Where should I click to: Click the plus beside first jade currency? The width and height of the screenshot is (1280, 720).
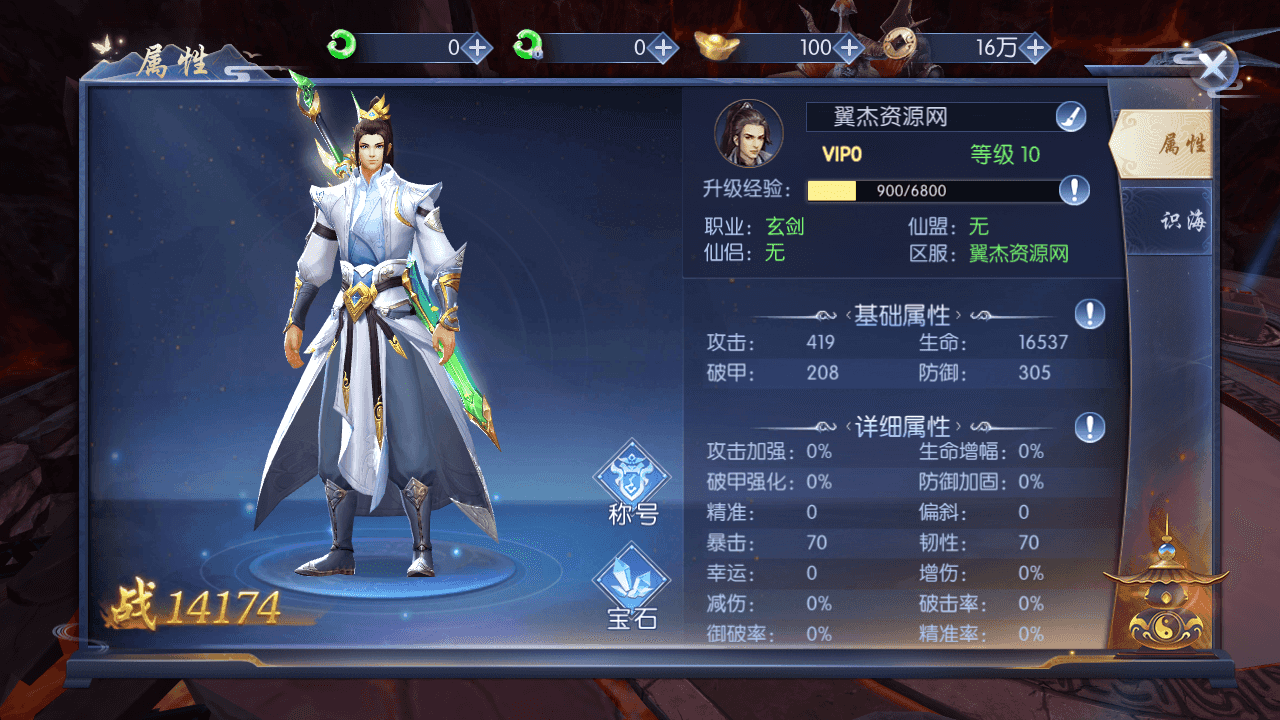[x=477, y=46]
